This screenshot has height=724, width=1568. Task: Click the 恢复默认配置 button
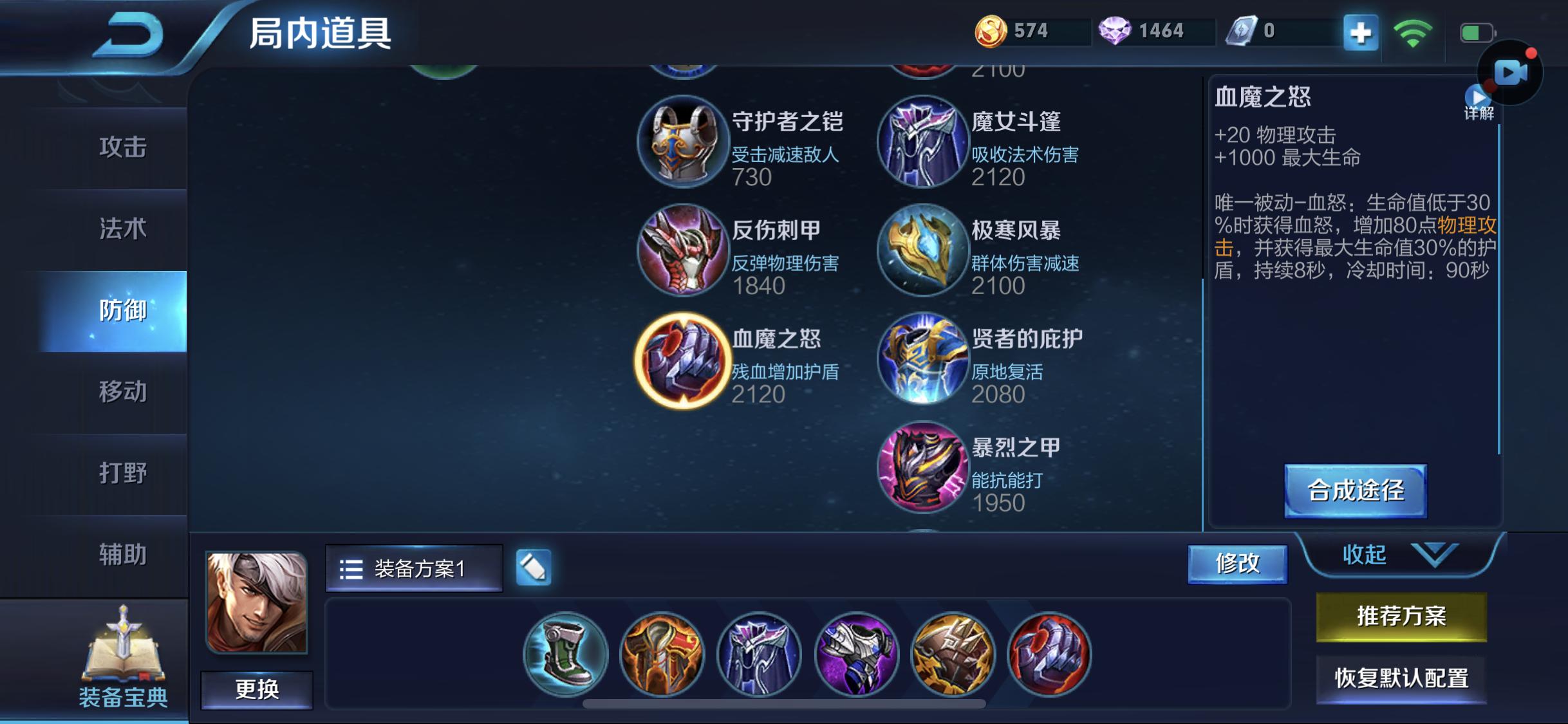1401,678
